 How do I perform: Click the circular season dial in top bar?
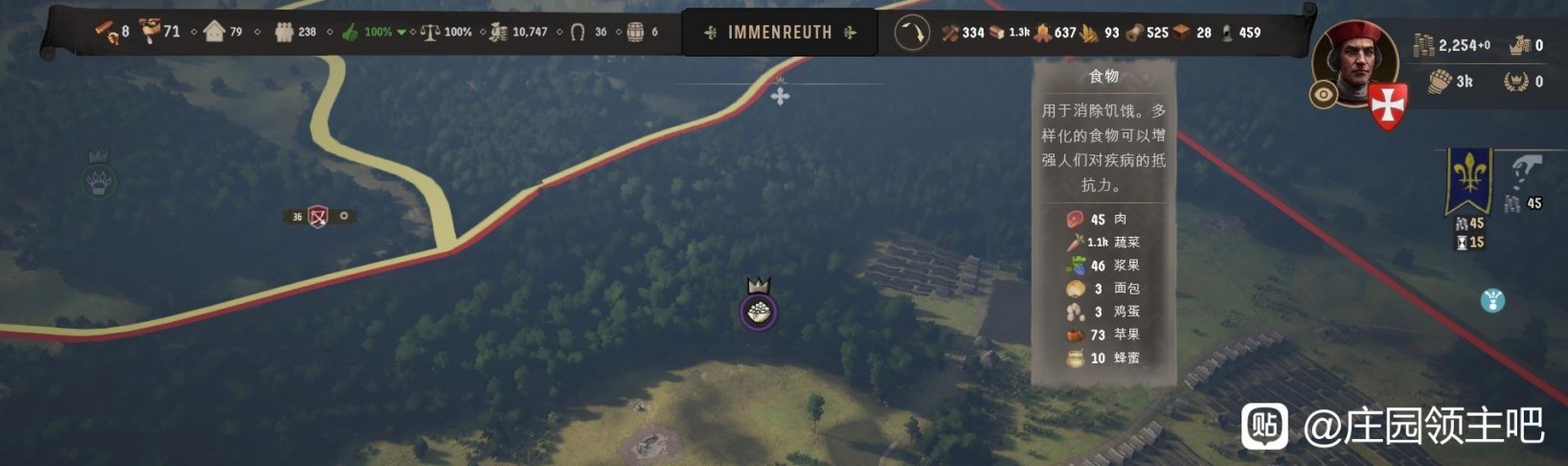pos(912,34)
